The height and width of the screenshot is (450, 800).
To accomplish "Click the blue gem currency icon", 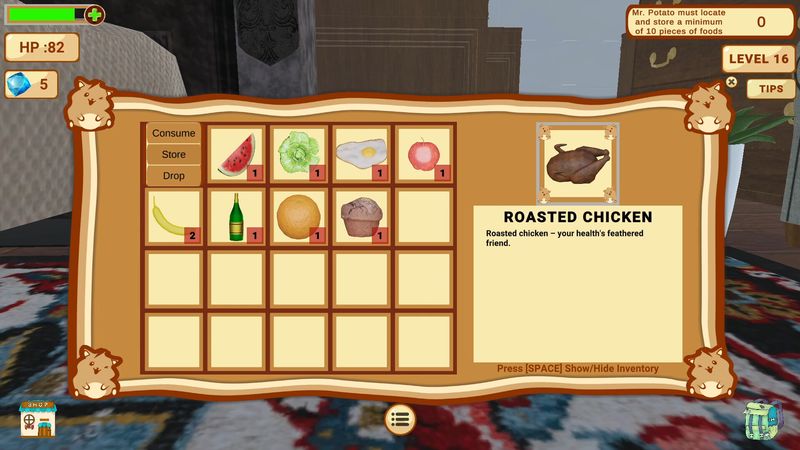I will [x=20, y=84].
